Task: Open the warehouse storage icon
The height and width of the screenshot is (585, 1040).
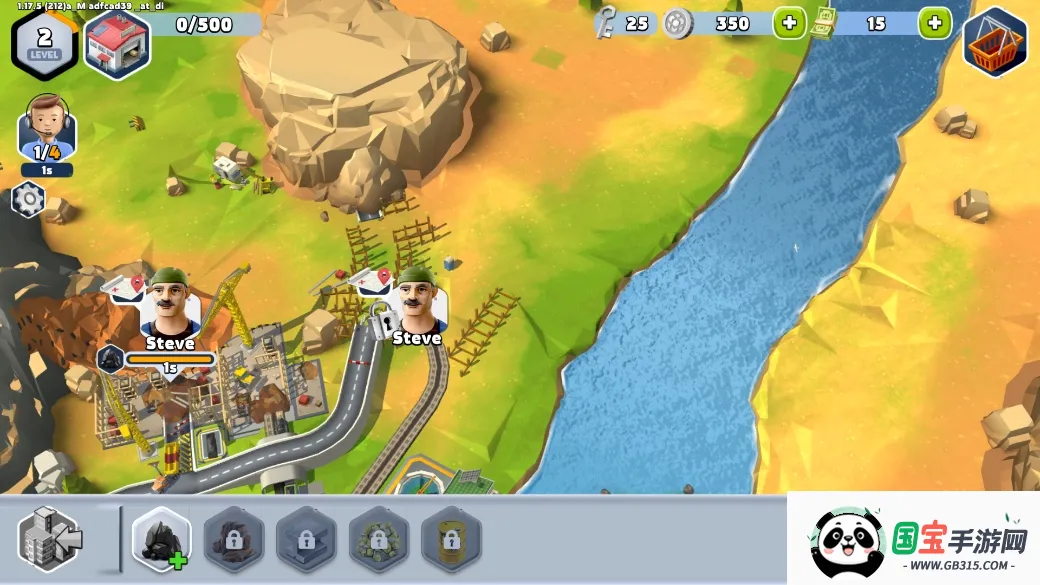Action: (x=117, y=43)
